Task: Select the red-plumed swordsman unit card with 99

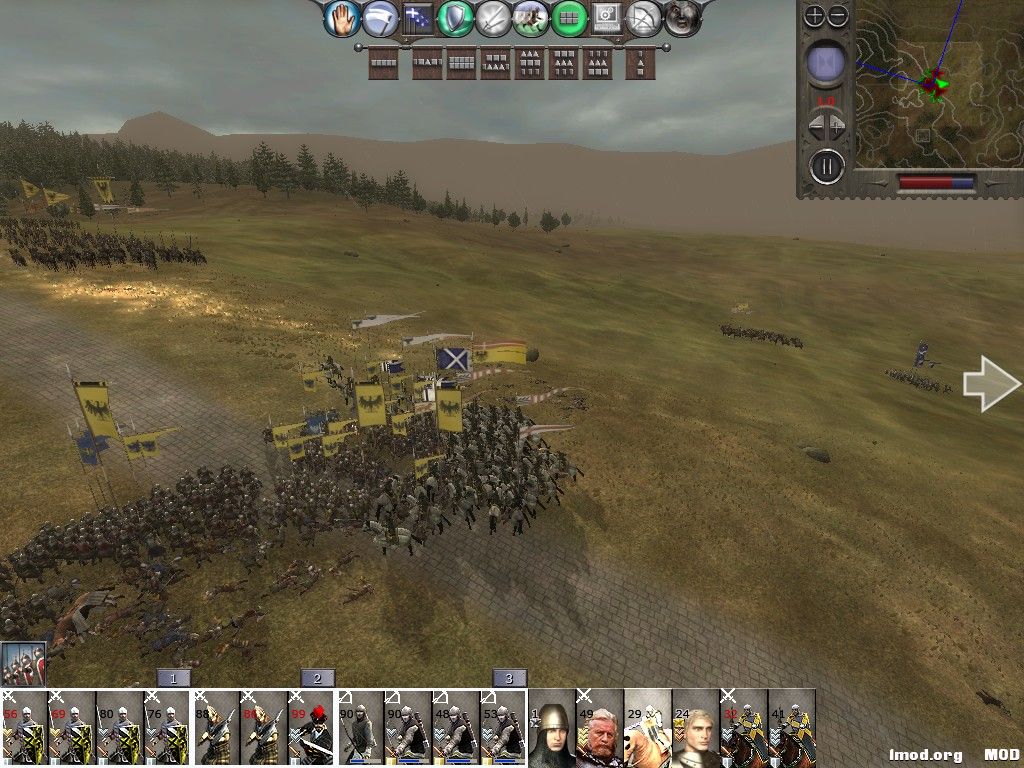Action: pos(312,728)
